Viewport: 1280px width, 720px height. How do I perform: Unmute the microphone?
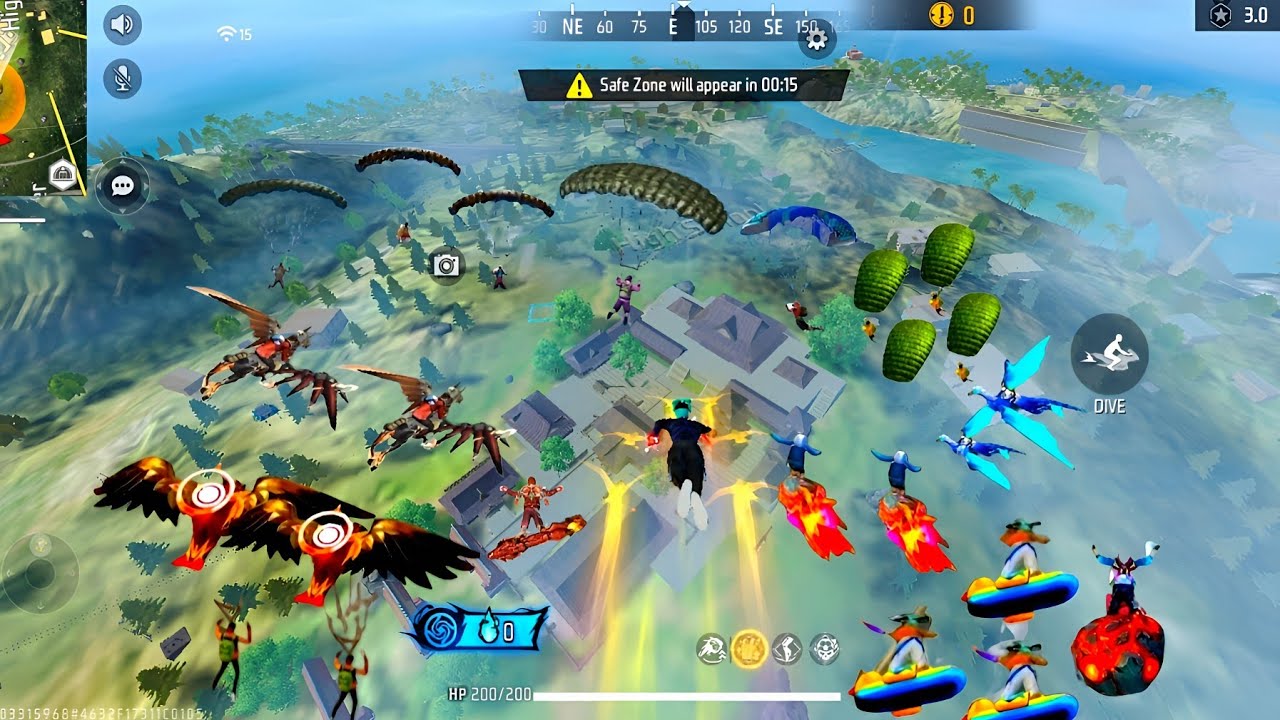click(122, 78)
